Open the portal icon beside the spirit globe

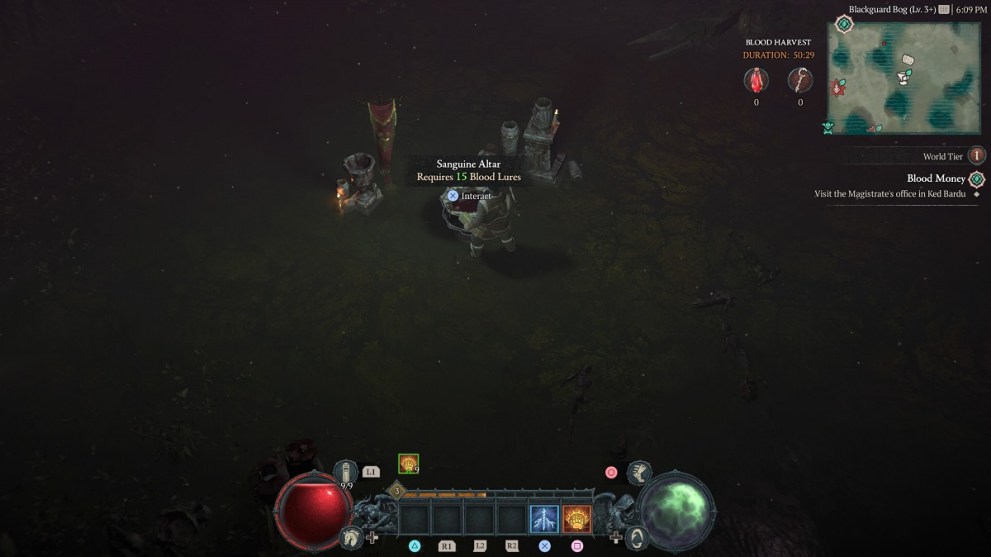pos(634,537)
